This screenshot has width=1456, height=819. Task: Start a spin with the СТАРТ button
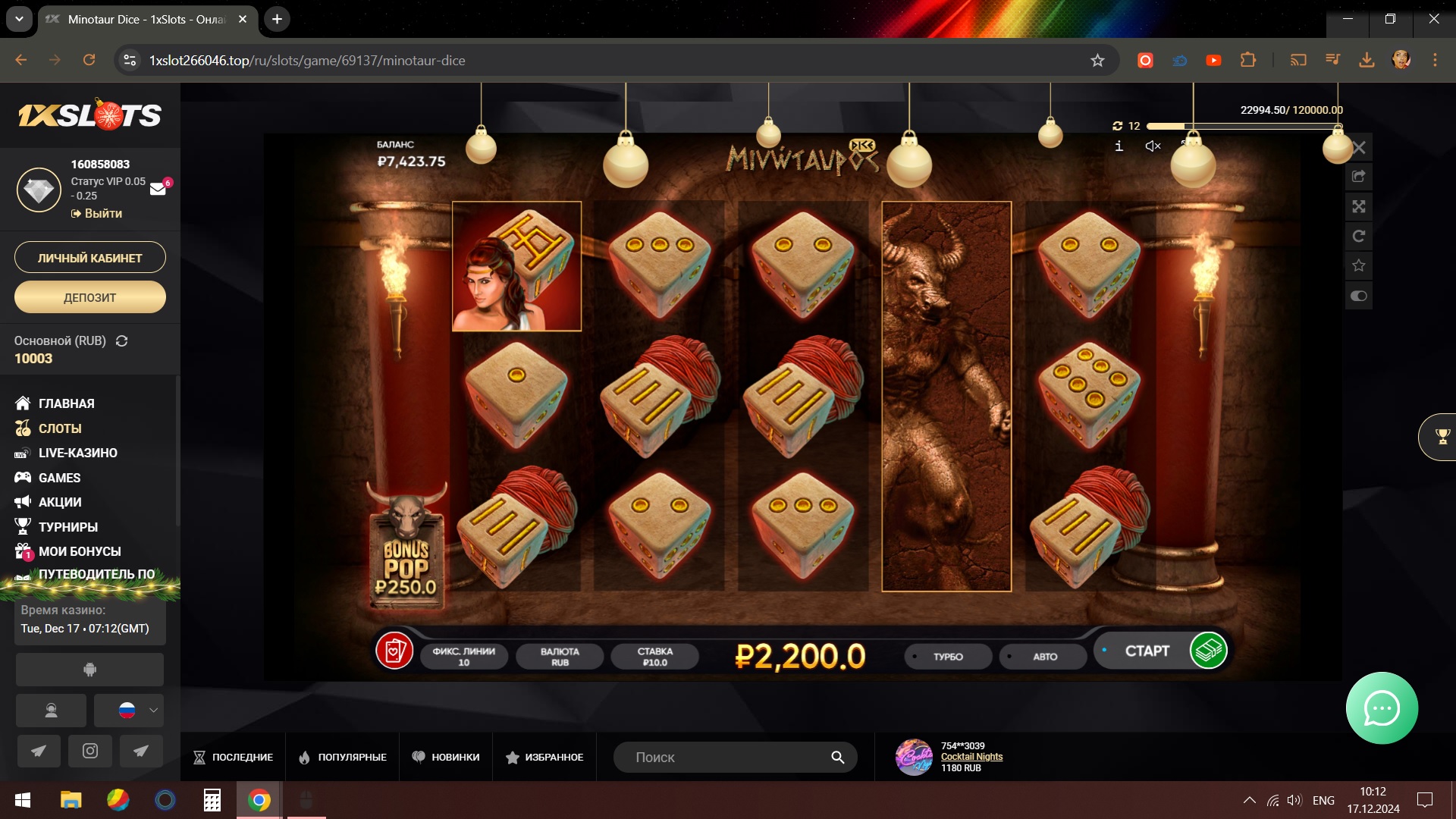[x=1147, y=651]
